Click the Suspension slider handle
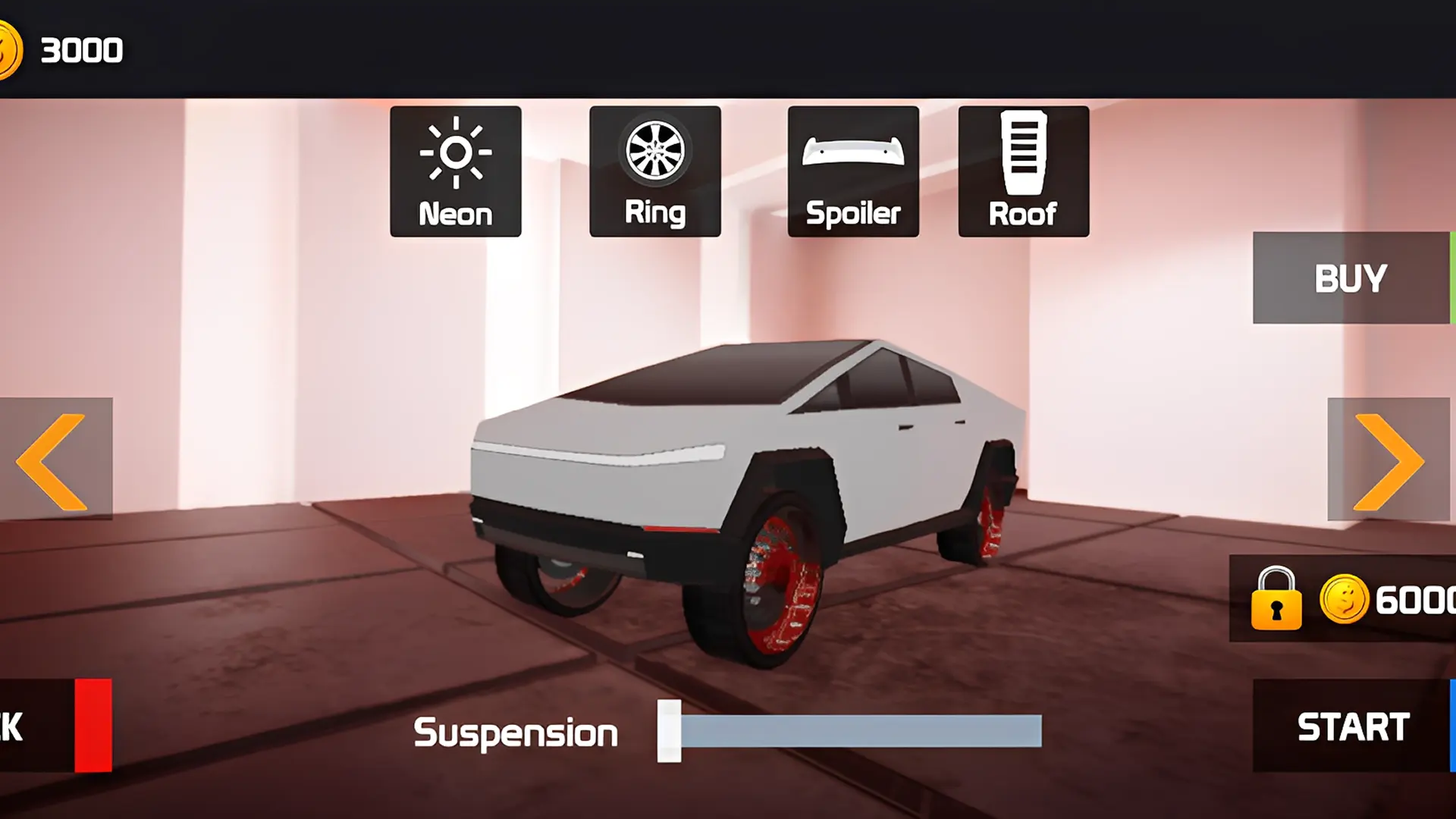 point(669,731)
